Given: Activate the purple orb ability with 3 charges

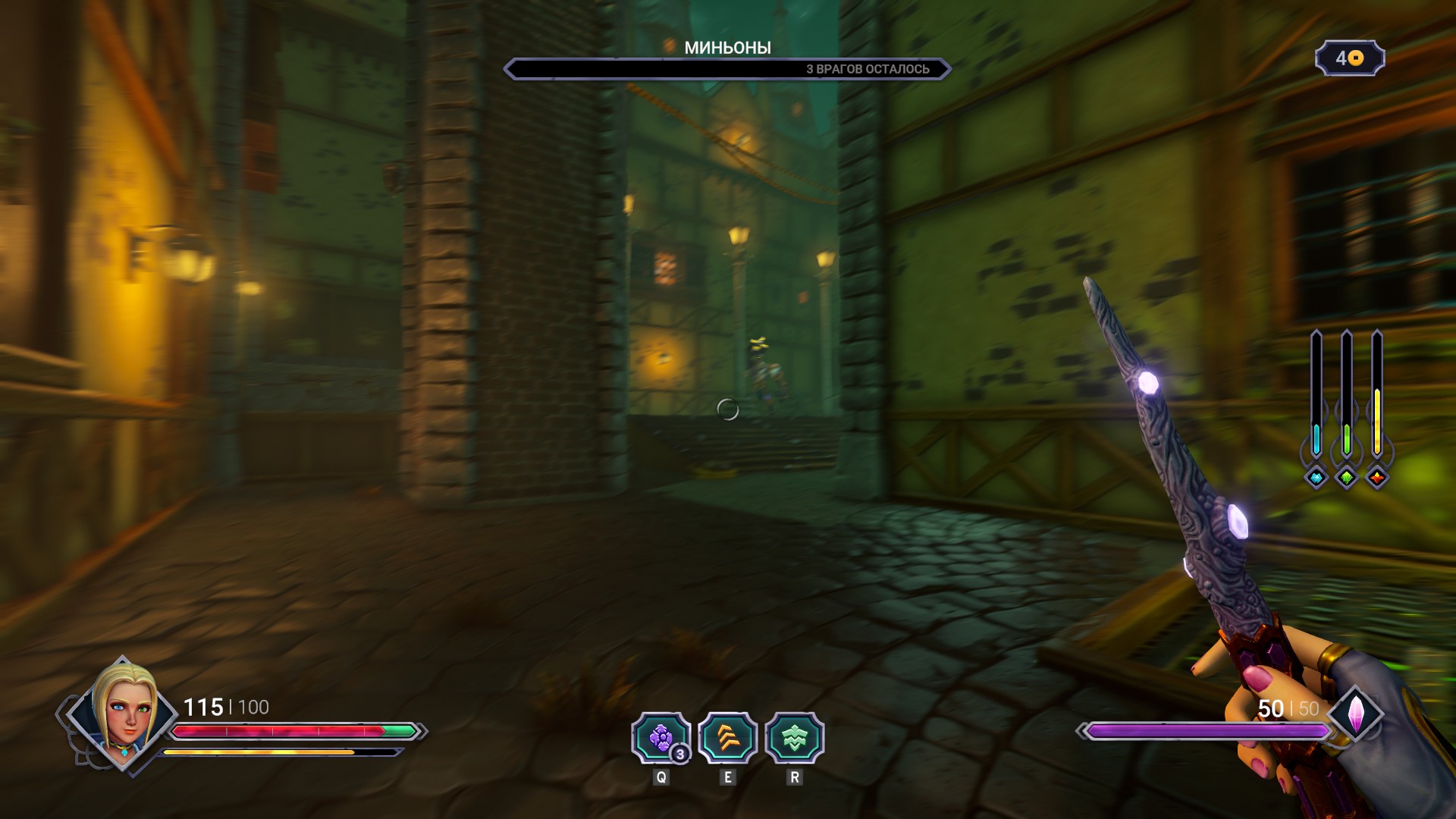Looking at the screenshot, I should point(661,738).
